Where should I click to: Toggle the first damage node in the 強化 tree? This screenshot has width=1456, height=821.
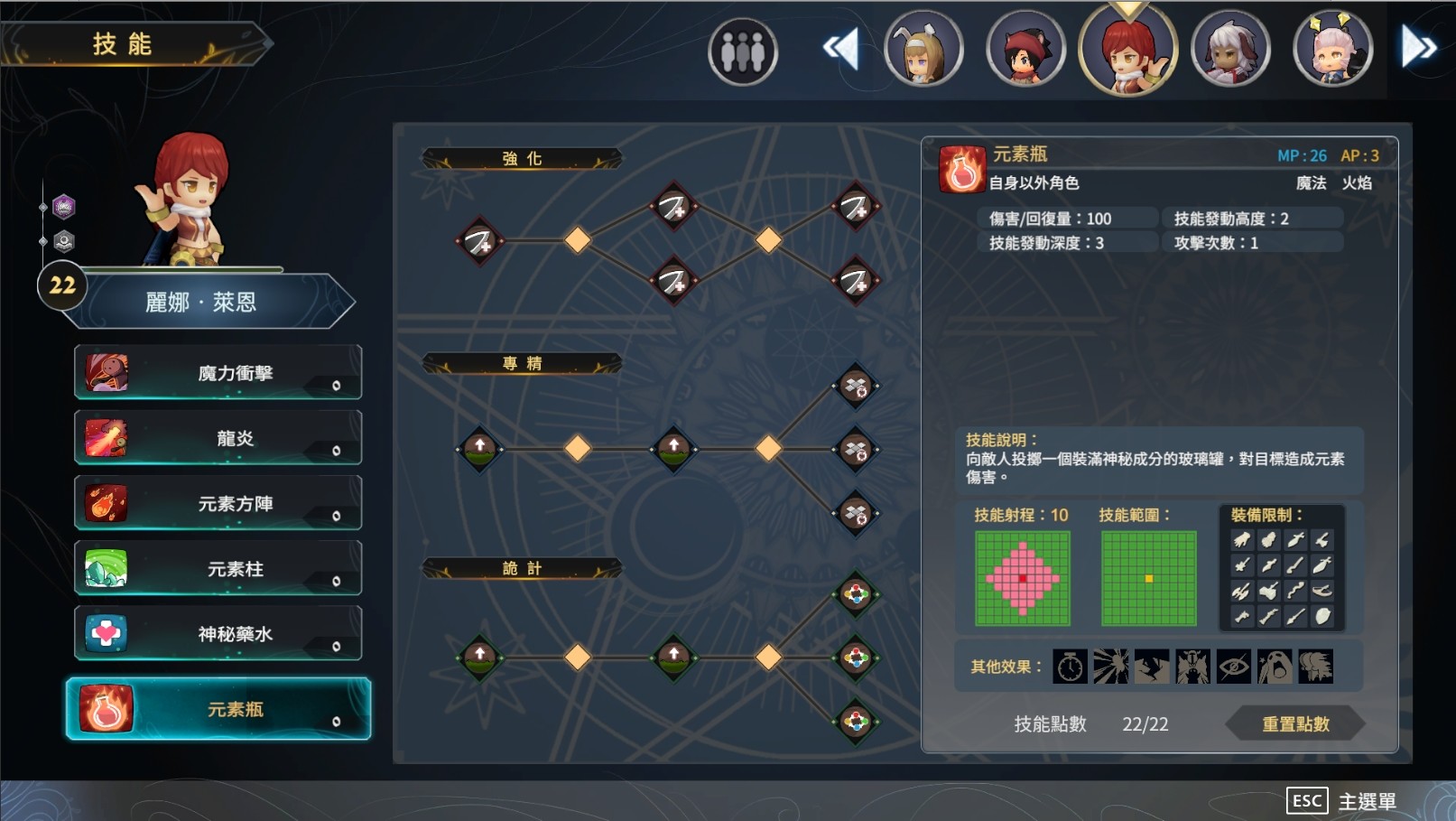479,241
